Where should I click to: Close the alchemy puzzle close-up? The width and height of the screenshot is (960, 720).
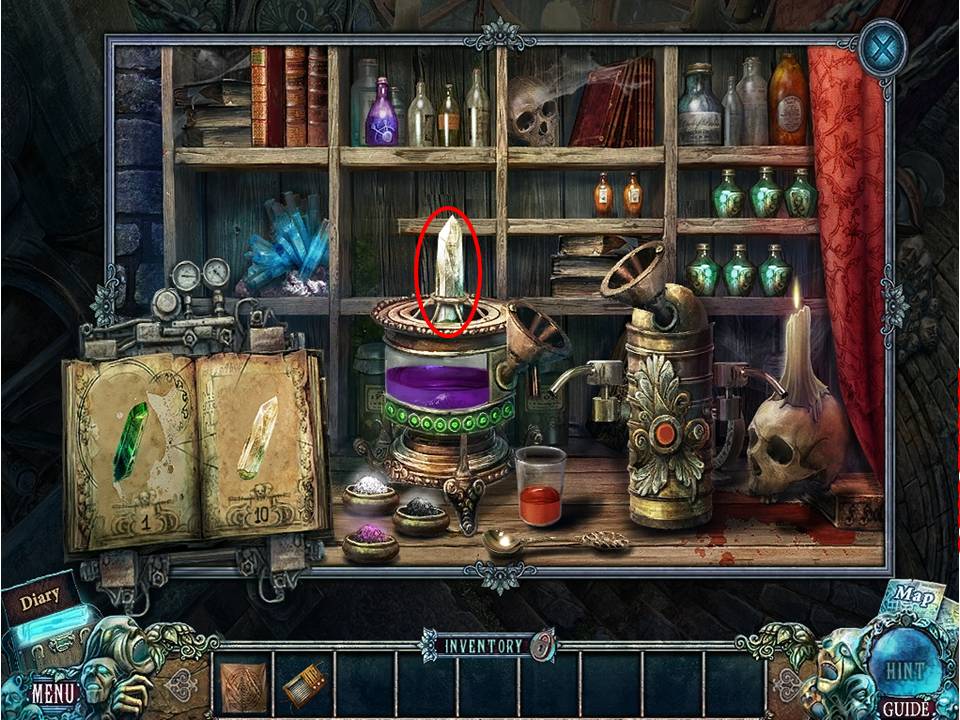pyautogui.click(x=884, y=48)
